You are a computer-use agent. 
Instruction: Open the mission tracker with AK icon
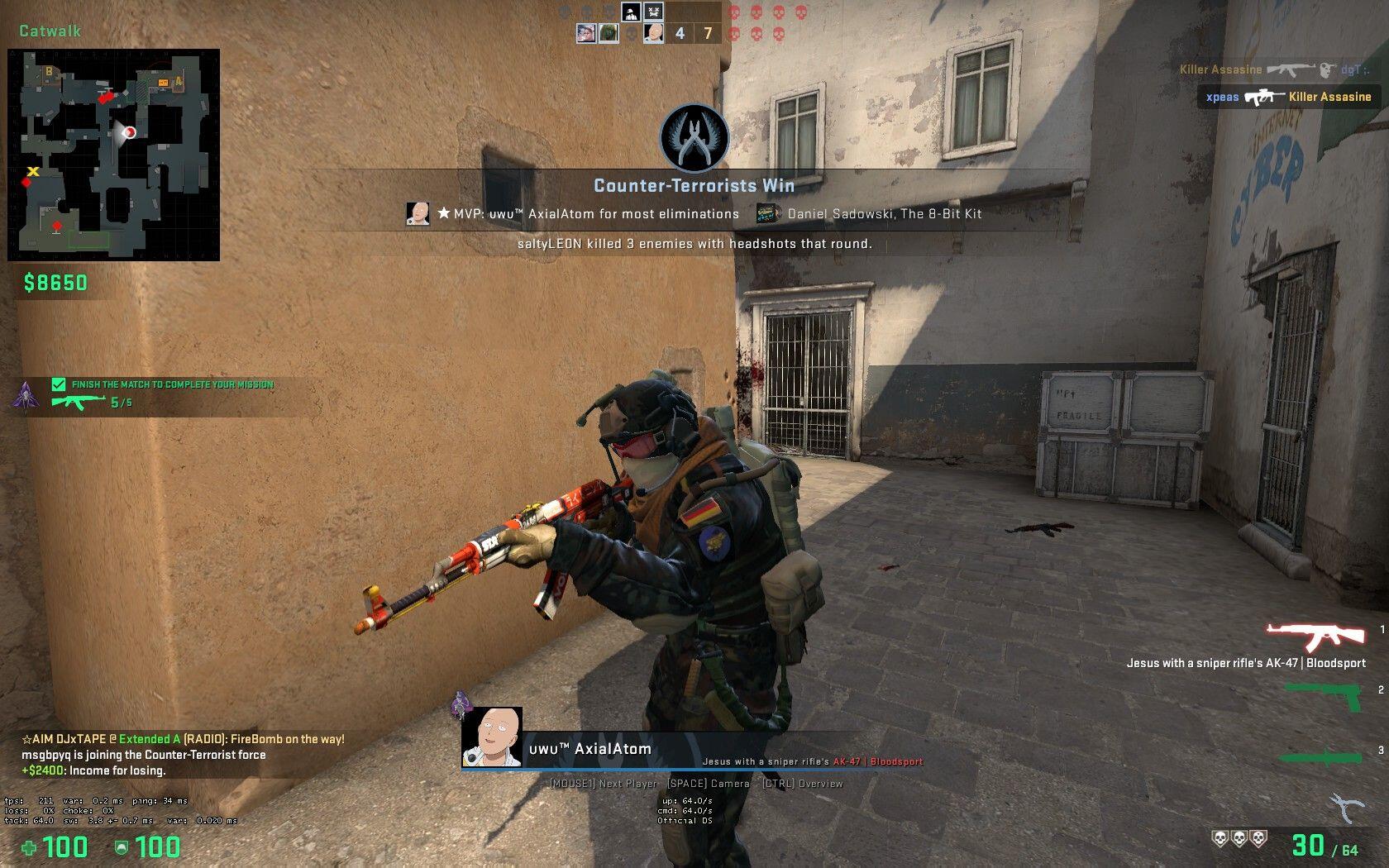point(79,403)
